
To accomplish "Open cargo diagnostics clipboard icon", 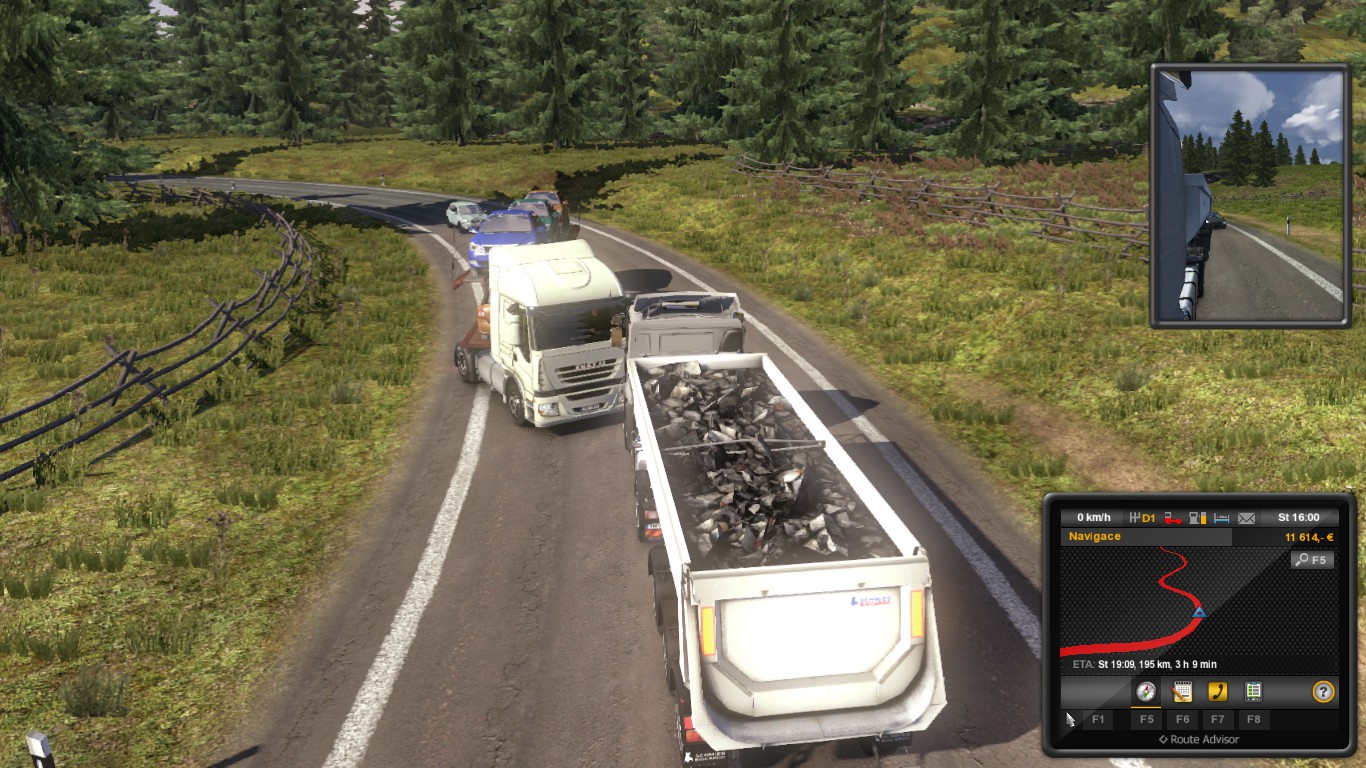I will [x=1251, y=691].
